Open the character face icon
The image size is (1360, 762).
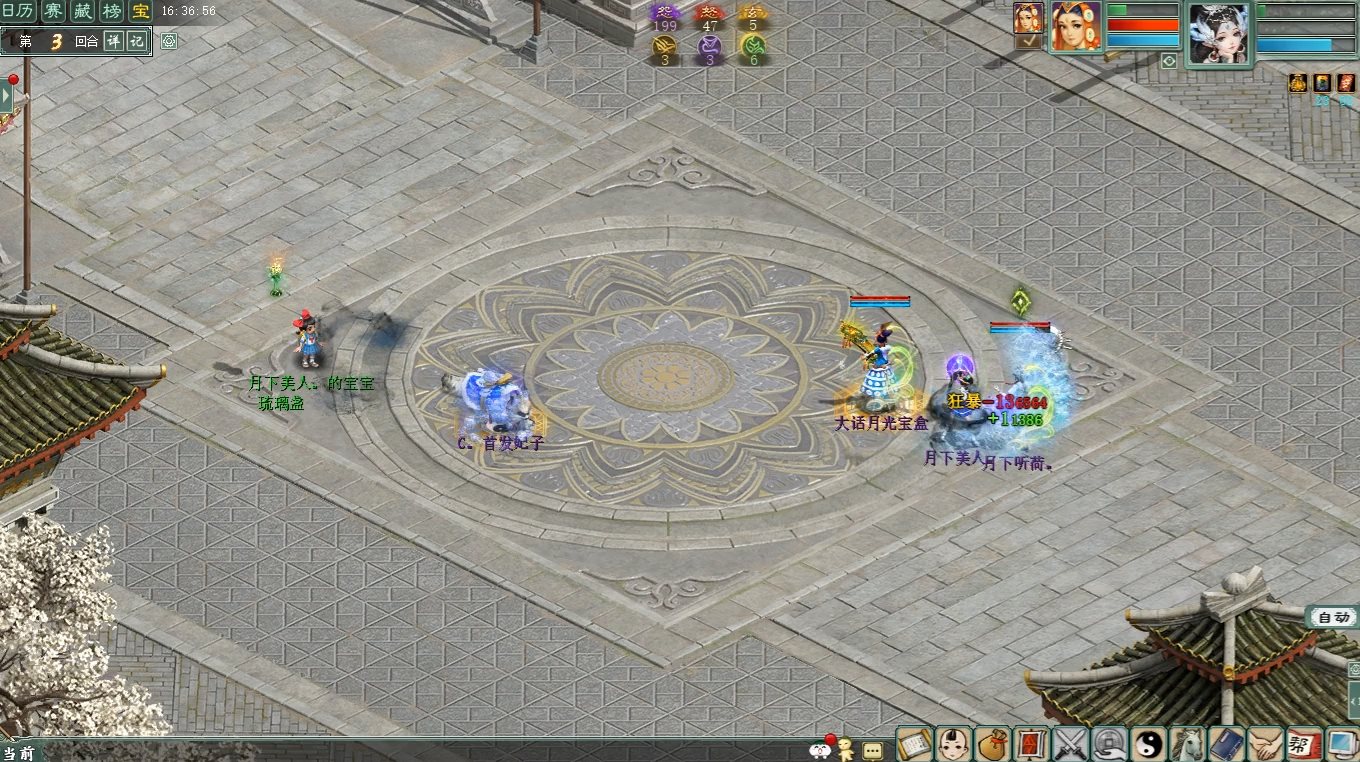pyautogui.click(x=954, y=743)
